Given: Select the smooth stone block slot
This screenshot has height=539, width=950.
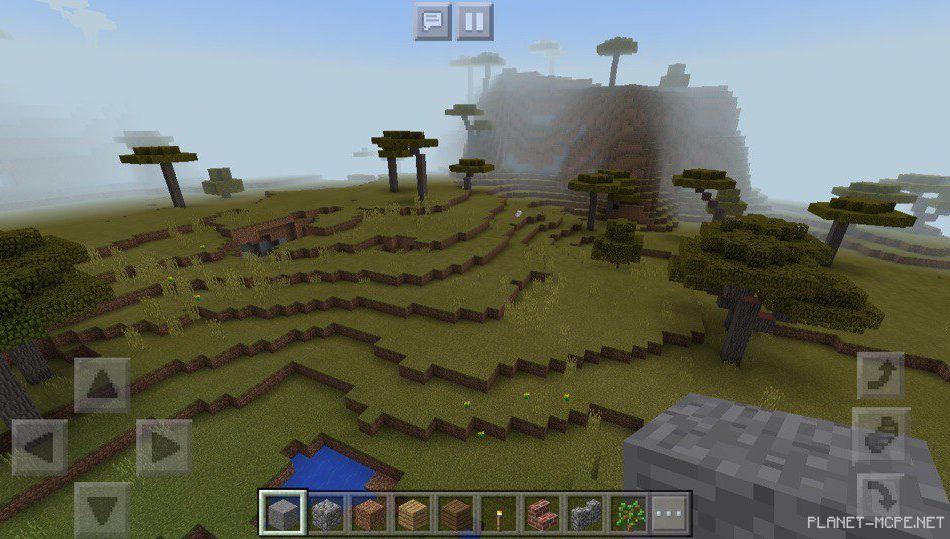Looking at the screenshot, I should click(282, 514).
